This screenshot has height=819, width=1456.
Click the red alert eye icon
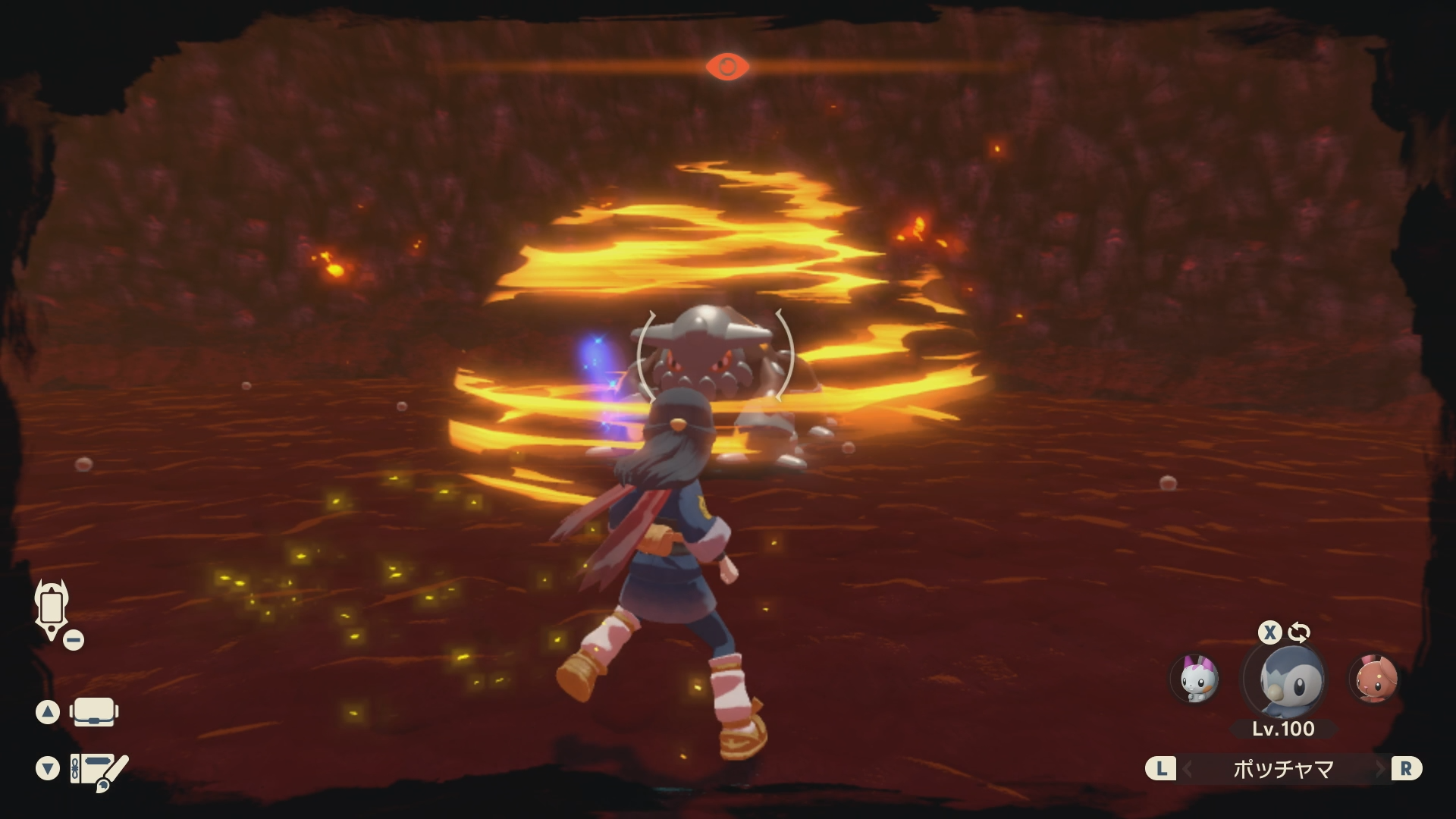tap(727, 67)
